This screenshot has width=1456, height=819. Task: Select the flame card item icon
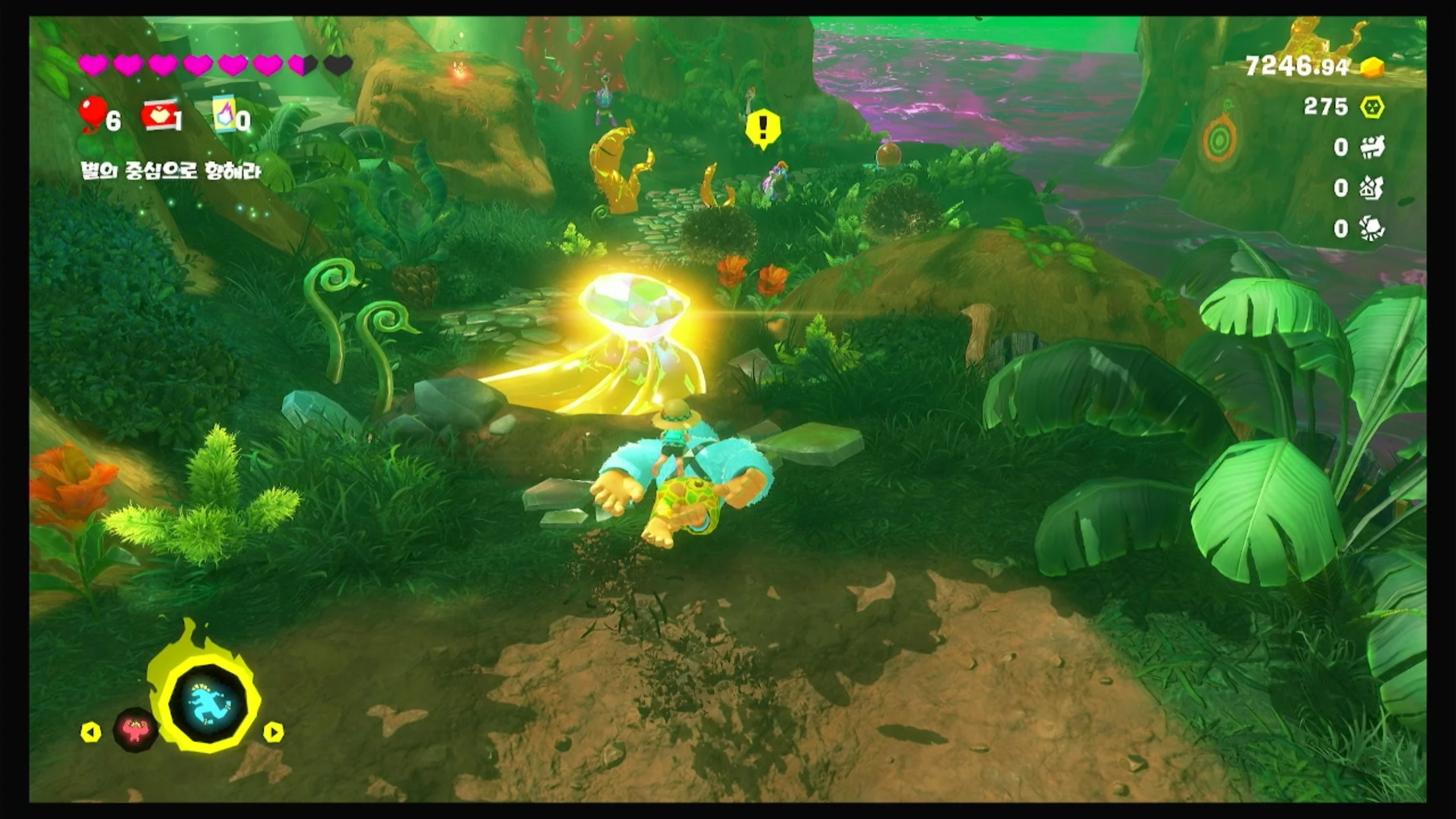coord(225,117)
